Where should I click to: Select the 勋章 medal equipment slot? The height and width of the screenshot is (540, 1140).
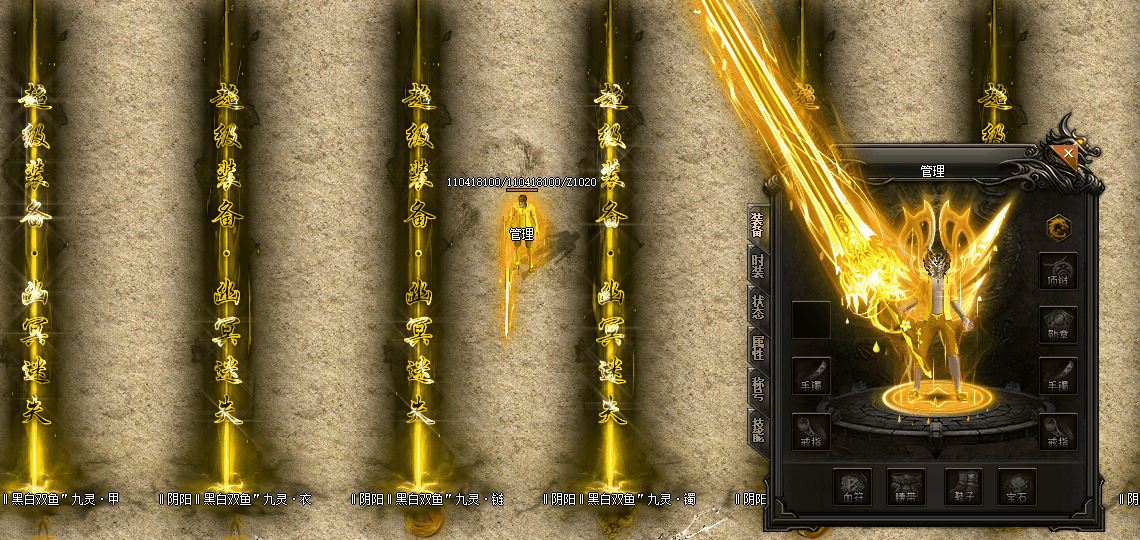click(x=1057, y=325)
